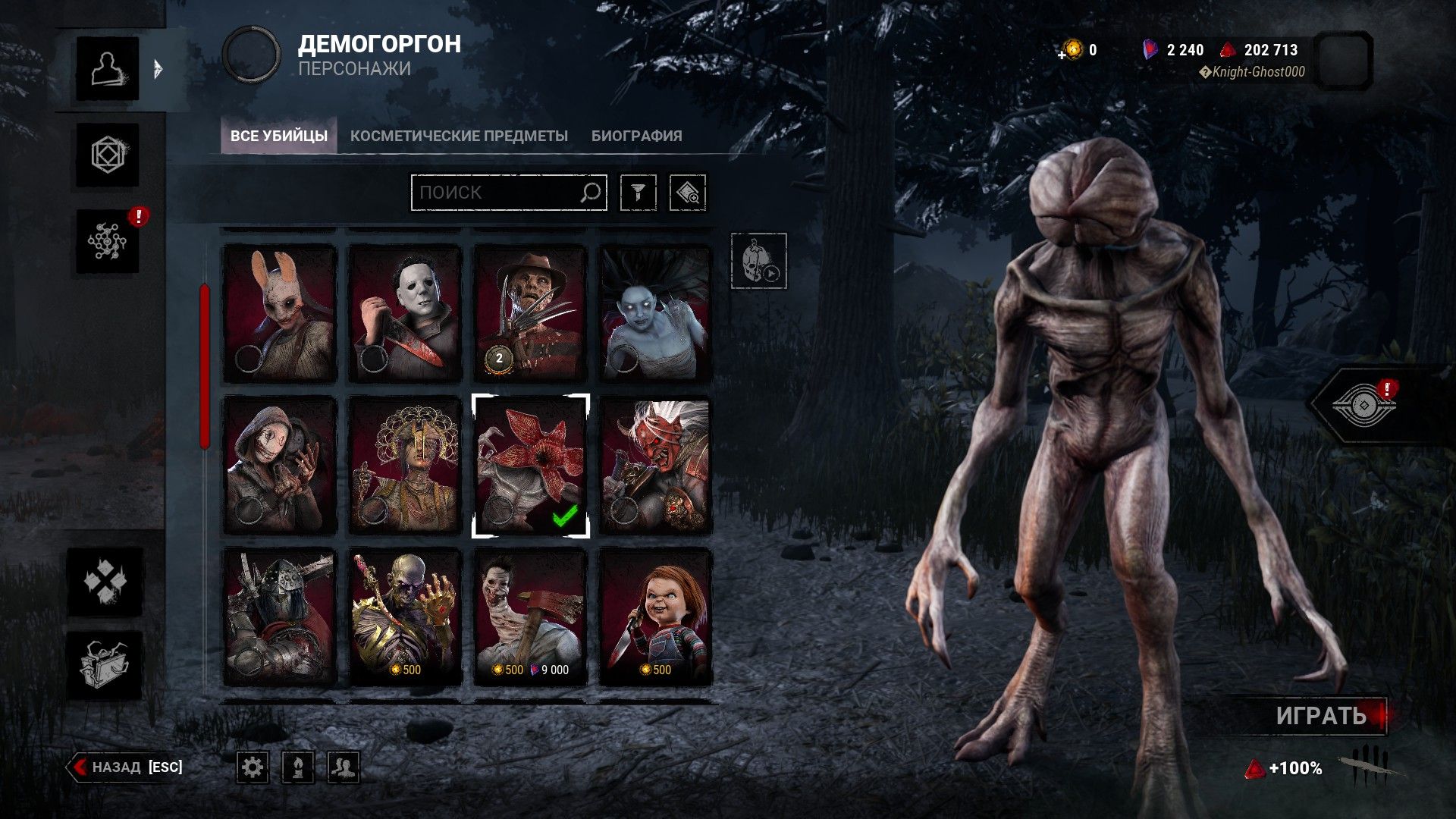Open the БИОГРАФИЯ tab
Viewport: 1456px width, 819px height.
tap(635, 135)
